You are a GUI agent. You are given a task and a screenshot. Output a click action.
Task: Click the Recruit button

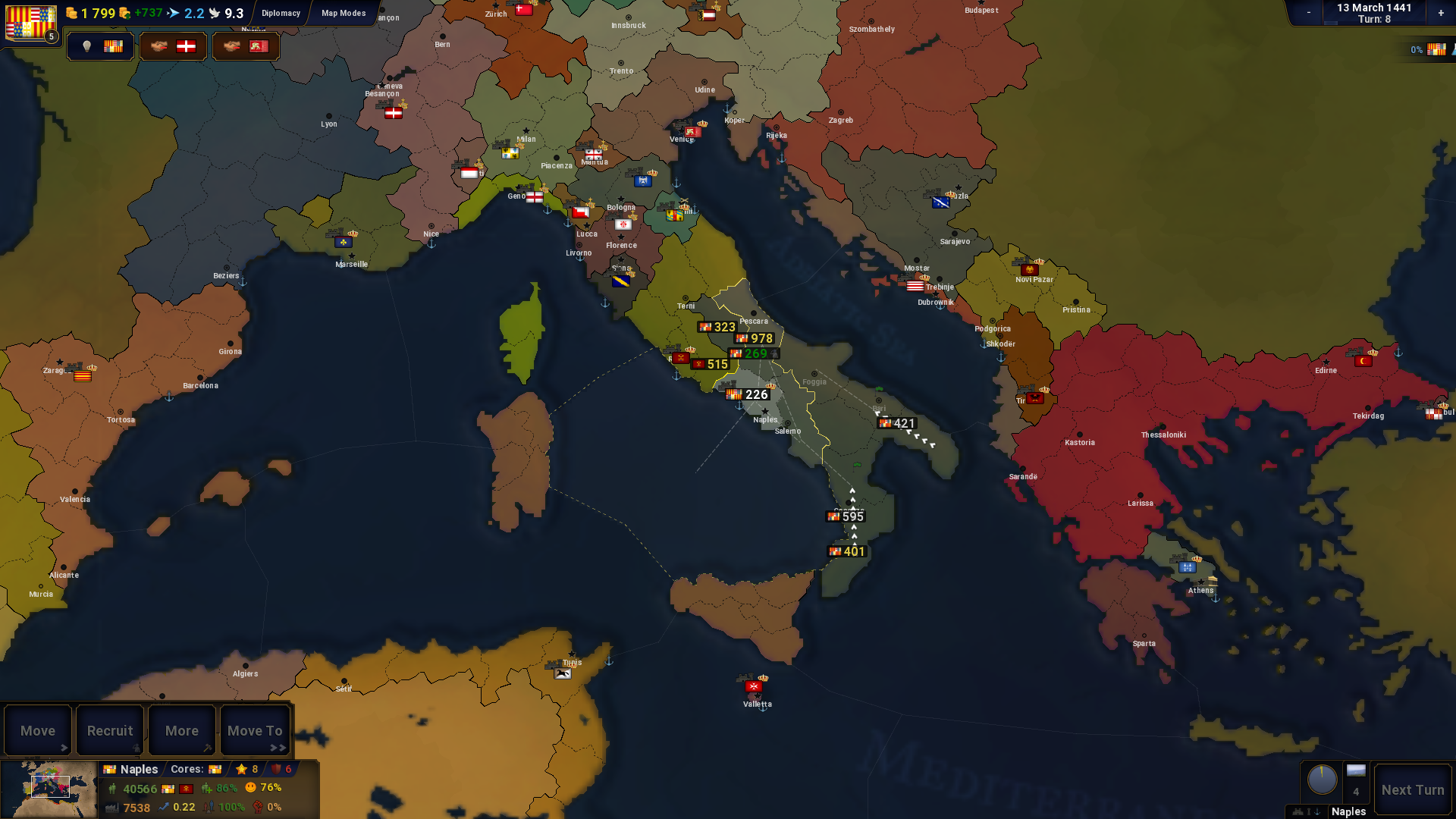click(110, 730)
